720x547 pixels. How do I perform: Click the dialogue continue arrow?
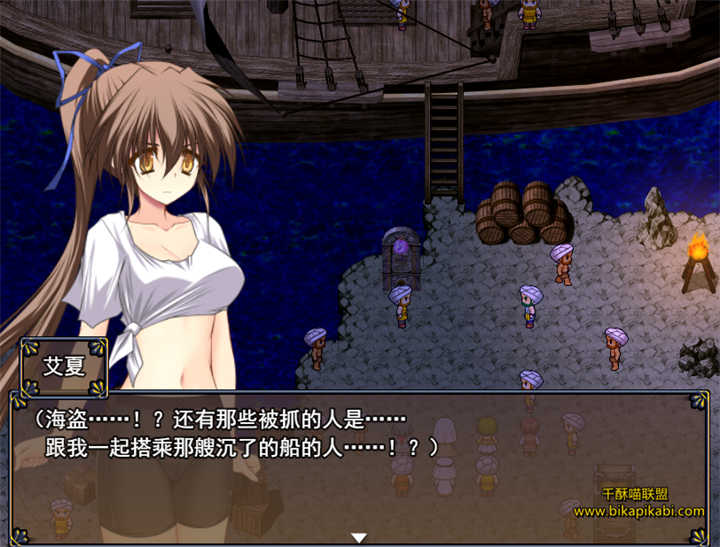(359, 538)
